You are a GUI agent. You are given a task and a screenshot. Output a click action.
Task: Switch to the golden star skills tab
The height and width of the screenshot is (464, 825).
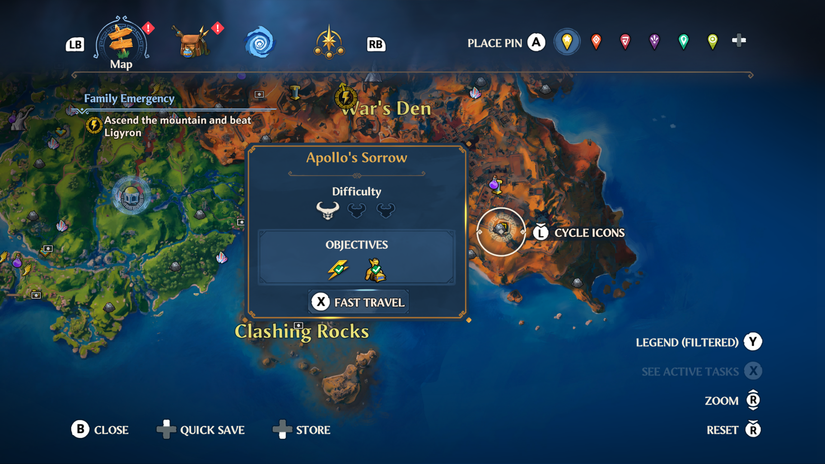(x=328, y=42)
